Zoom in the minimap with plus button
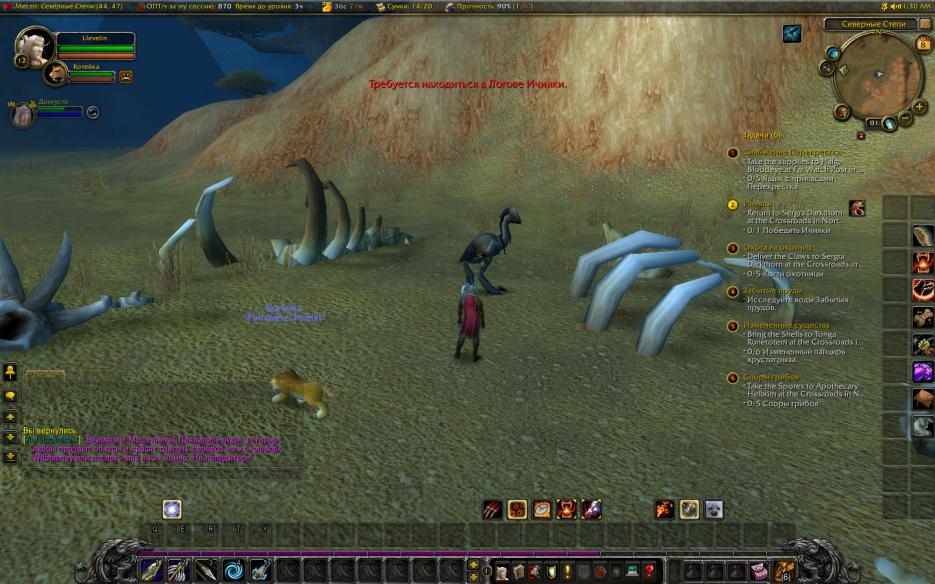 click(921, 106)
